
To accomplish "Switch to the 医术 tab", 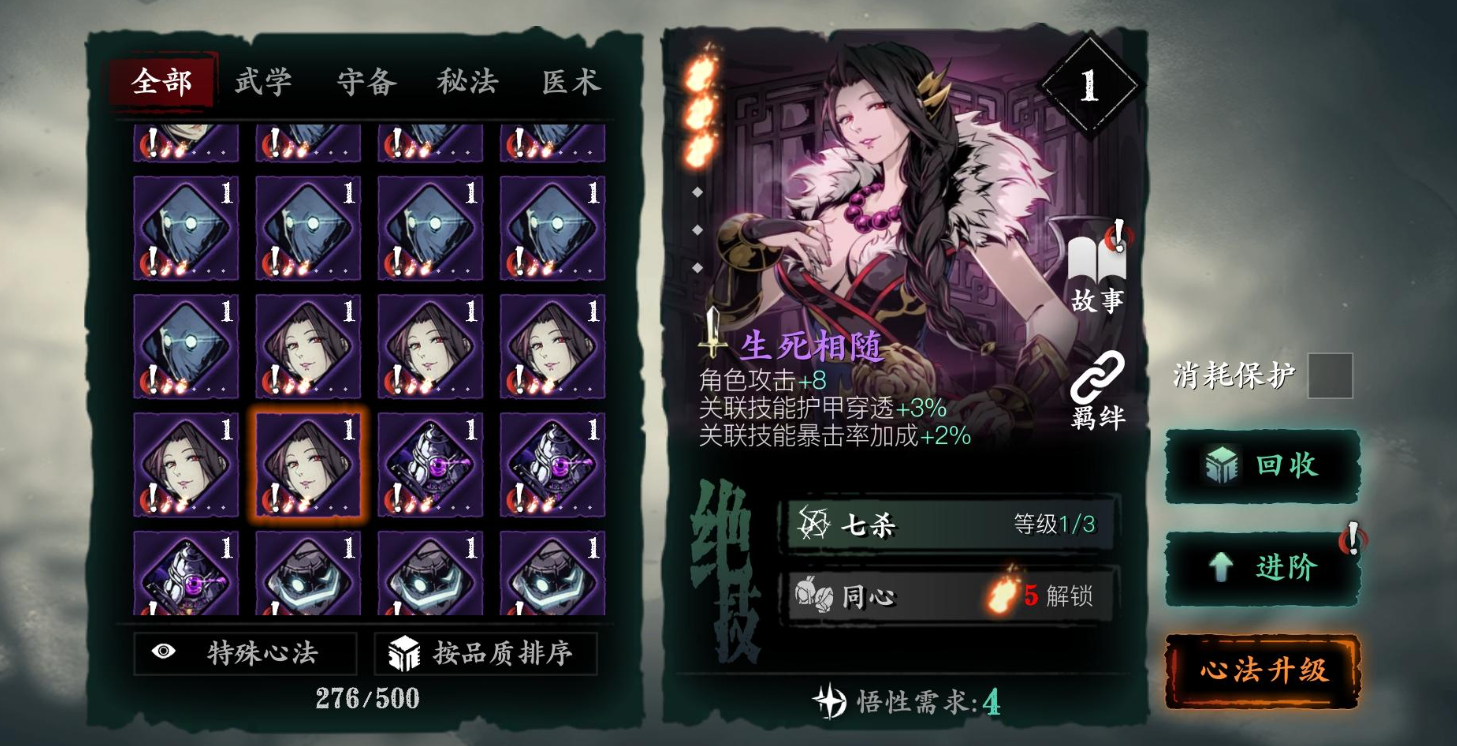I will 569,83.
